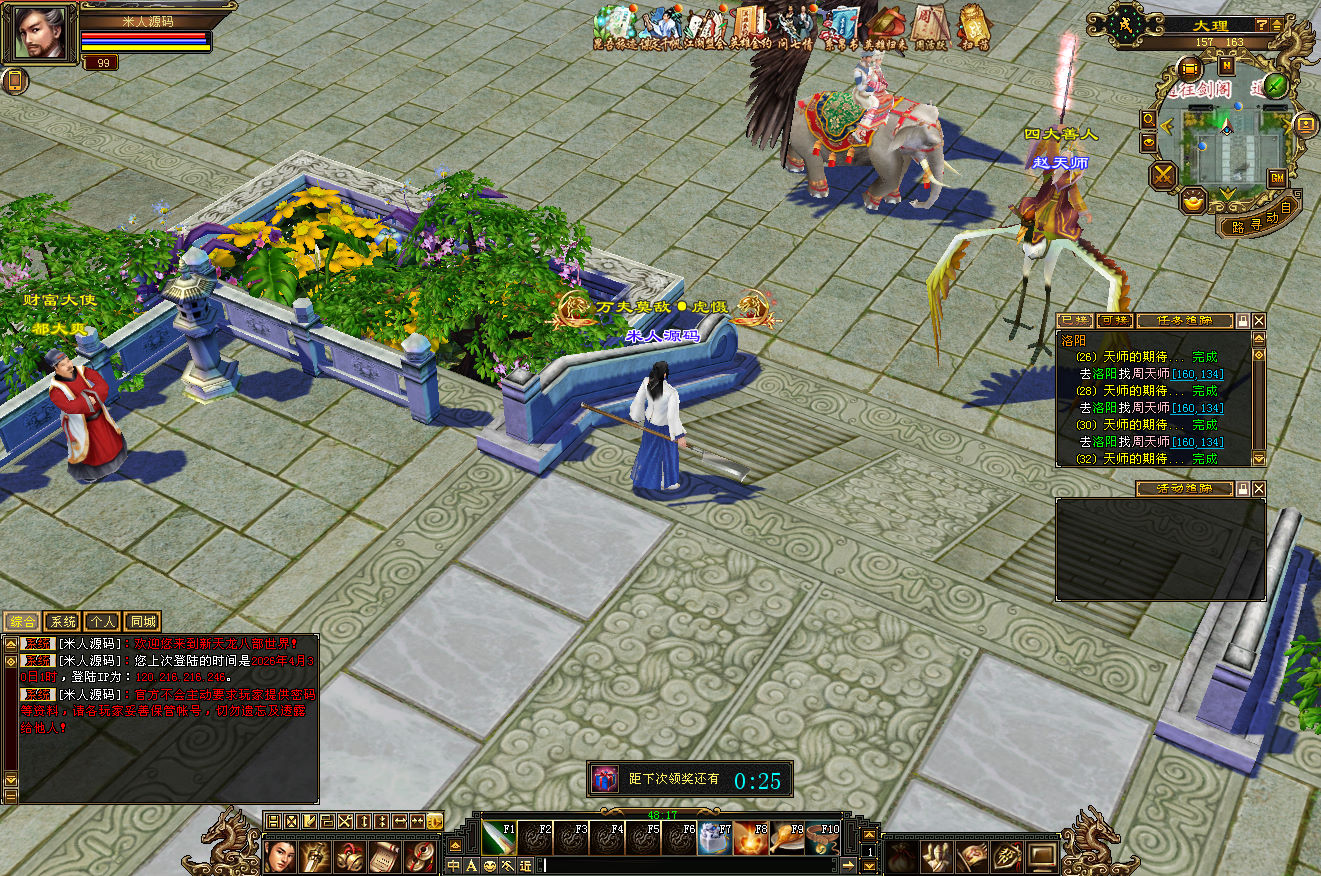This screenshot has width=1321, height=876.
Task: Open the 个人 chat tab
Action: (x=102, y=622)
